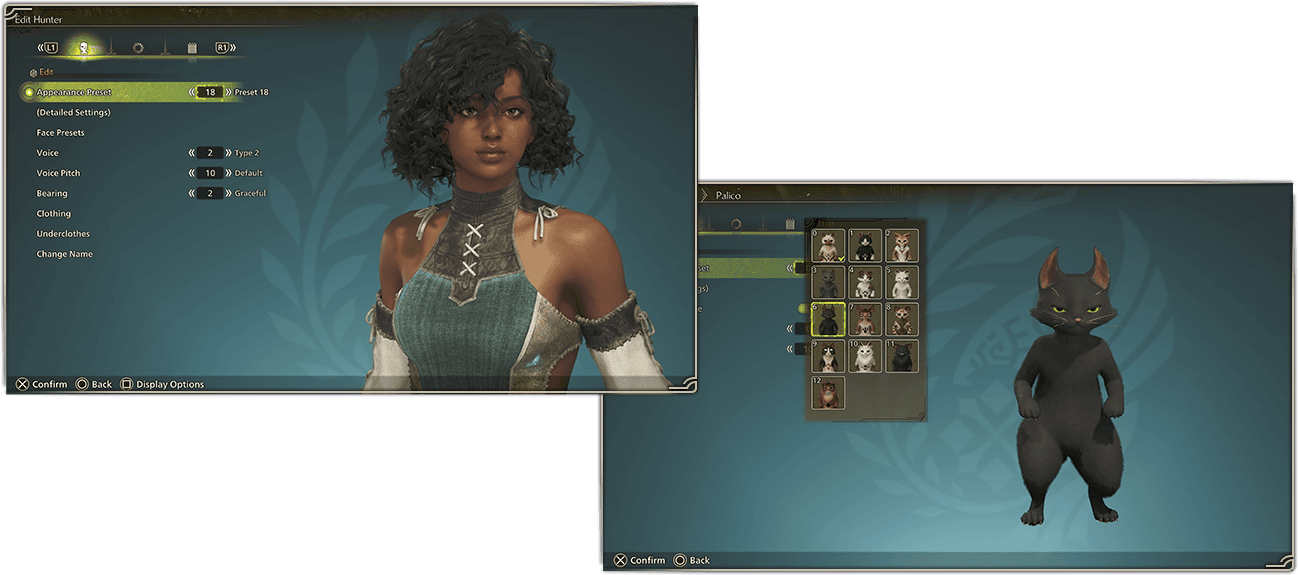Decrease the Voice type value

coord(191,153)
